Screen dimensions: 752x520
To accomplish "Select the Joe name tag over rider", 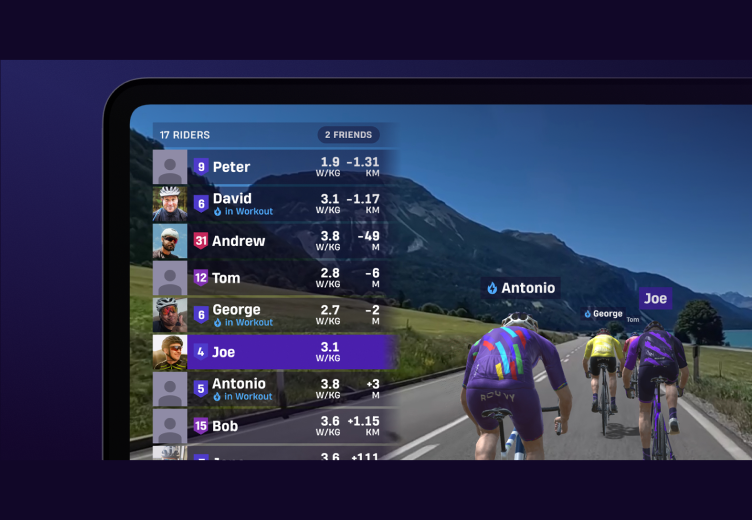I will (656, 298).
